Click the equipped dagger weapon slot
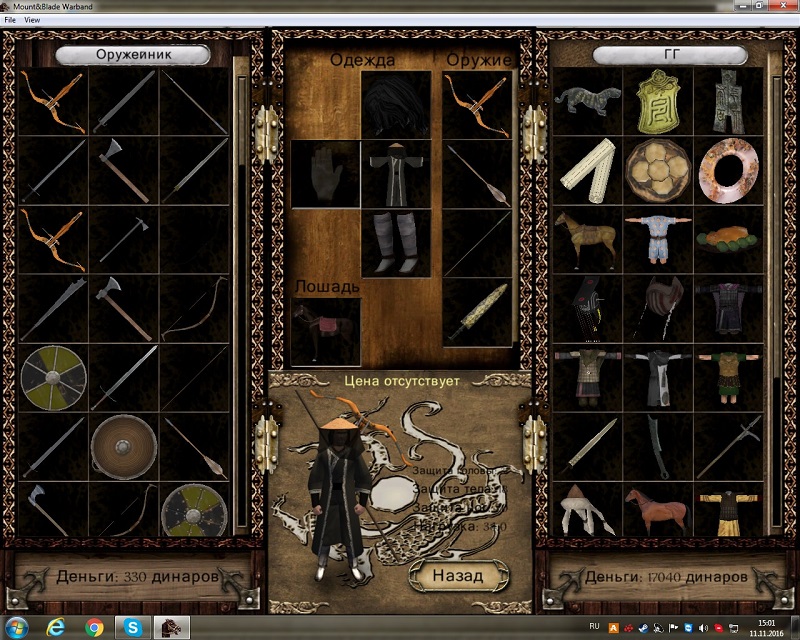The height and width of the screenshot is (640, 800). 477,313
